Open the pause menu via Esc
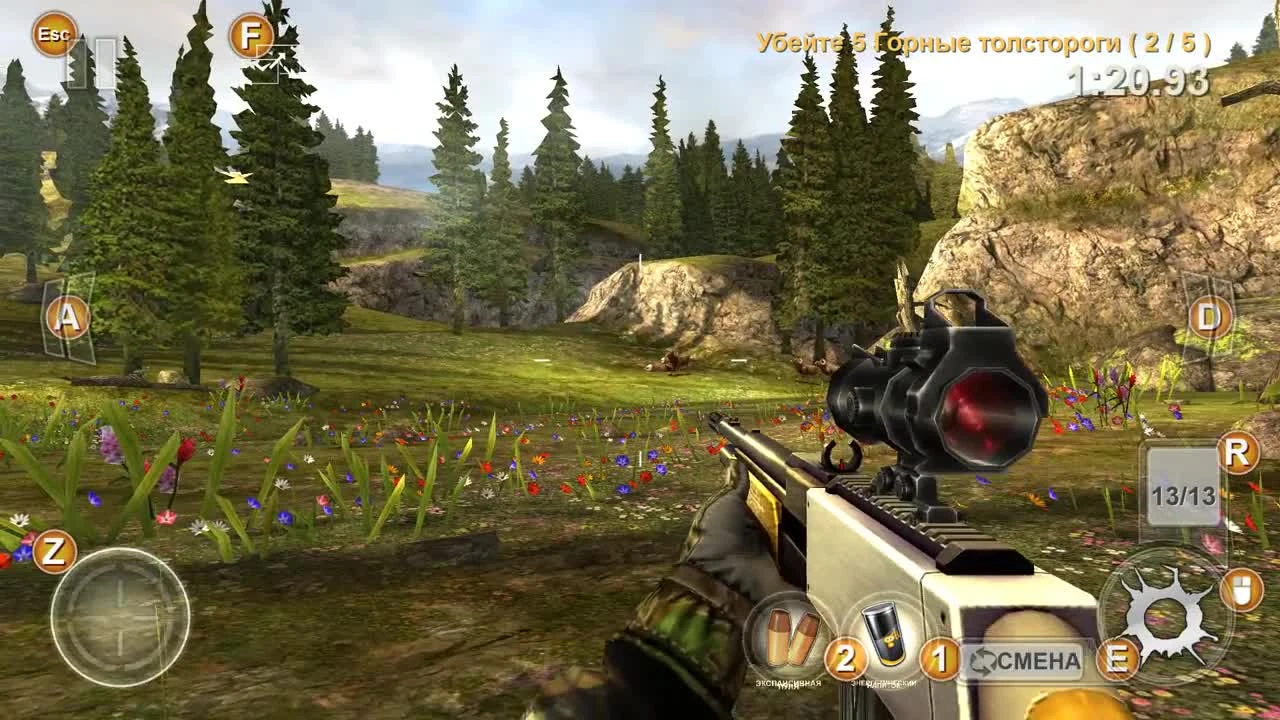The height and width of the screenshot is (720, 1280). (x=54, y=33)
